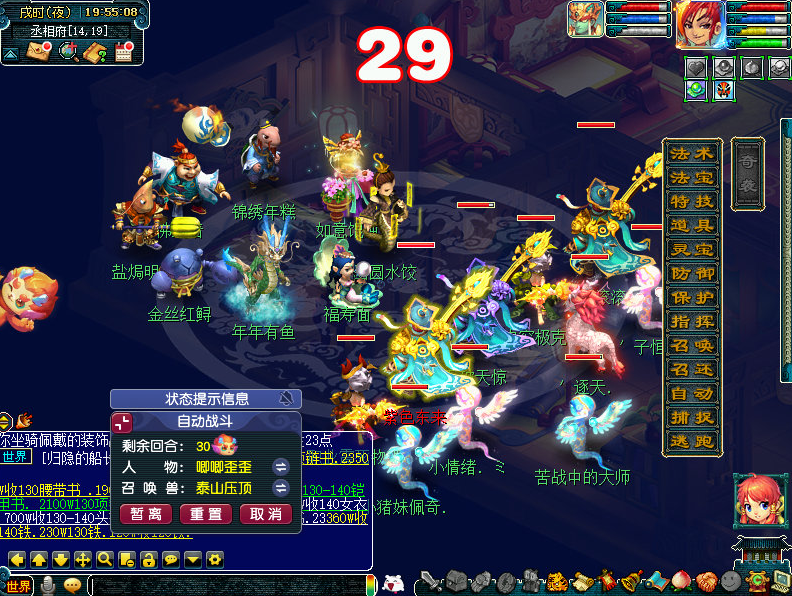Click the red-haired character portrait at top

coord(699,25)
